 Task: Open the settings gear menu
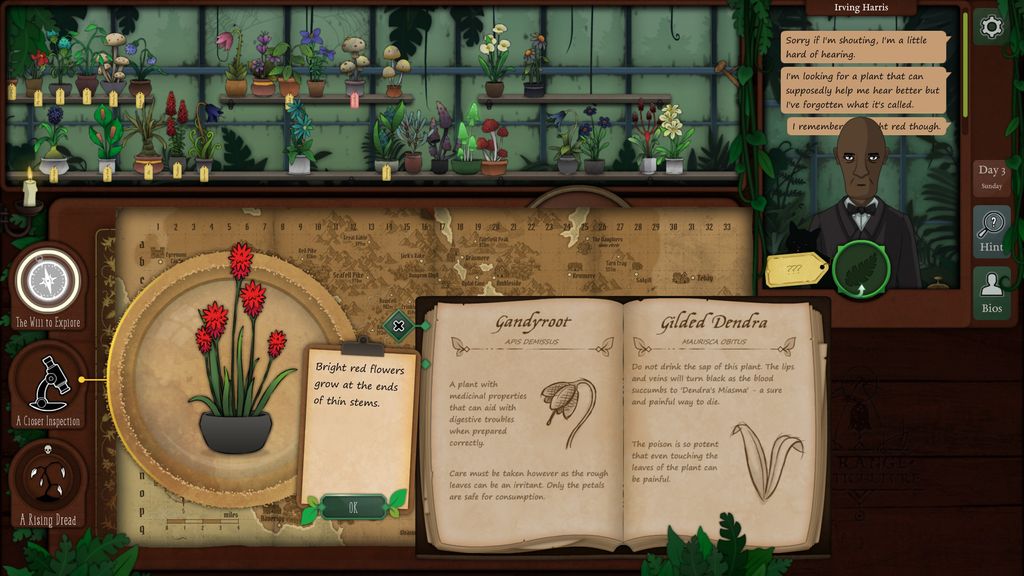[x=991, y=27]
